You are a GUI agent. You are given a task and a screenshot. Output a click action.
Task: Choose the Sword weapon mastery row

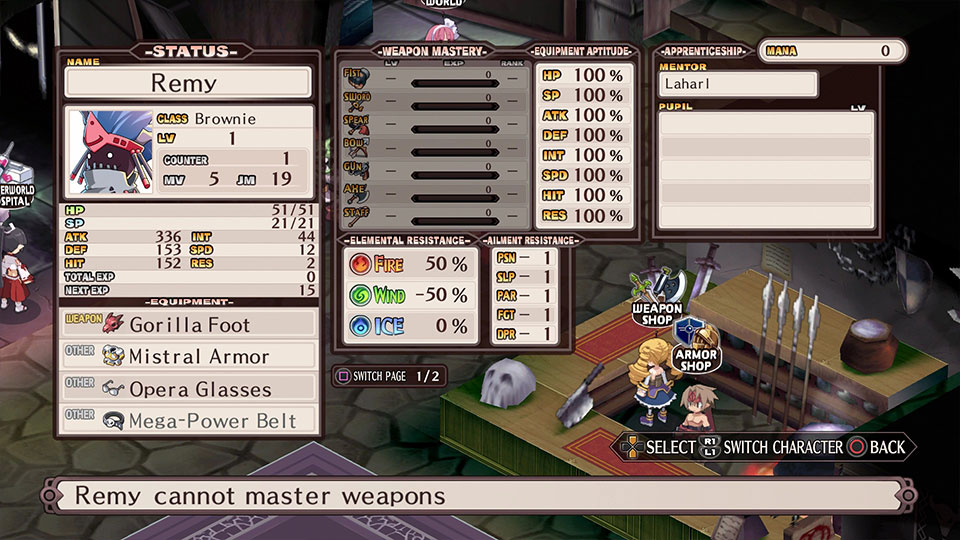434,99
